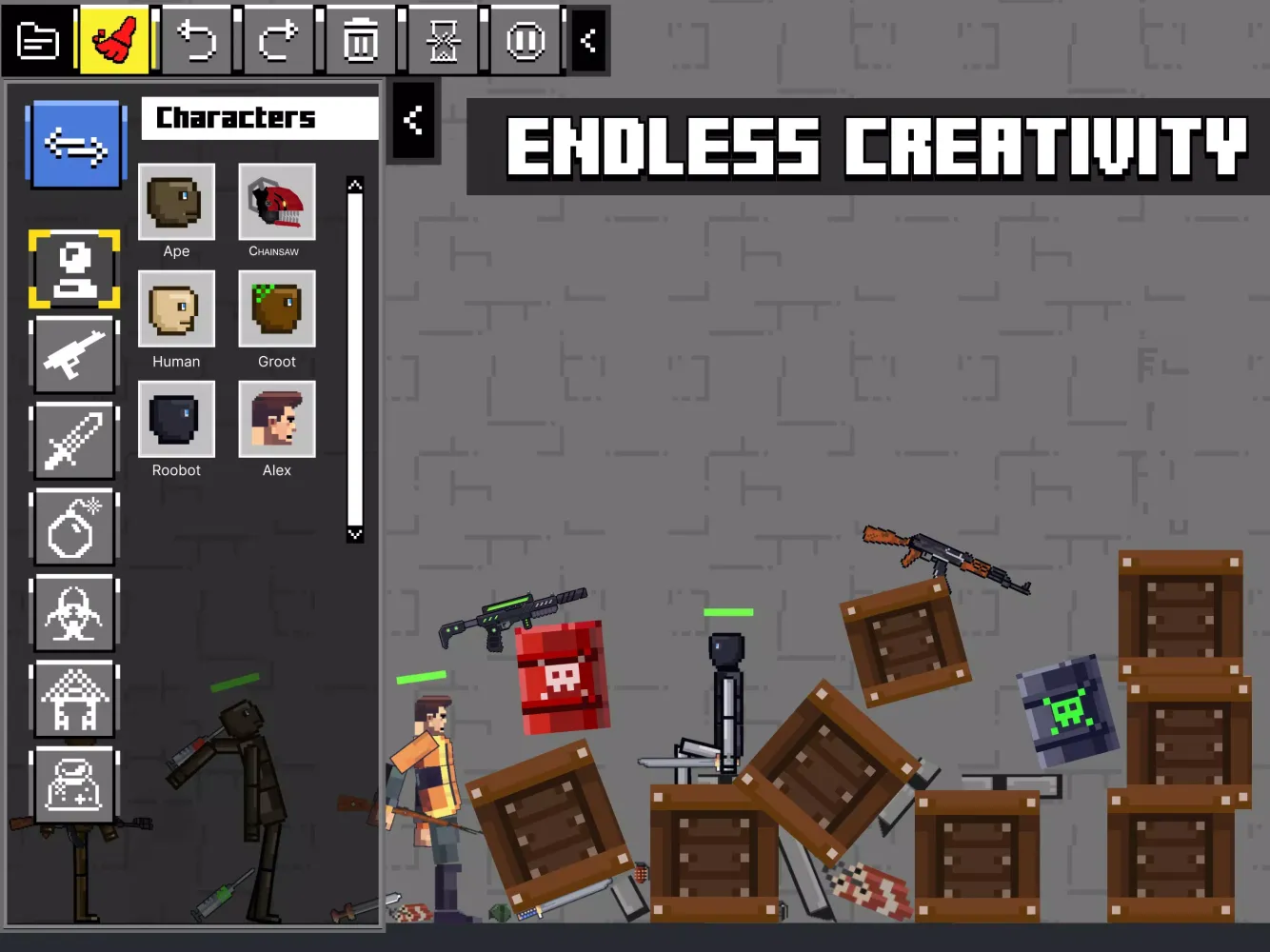The width and height of the screenshot is (1270, 952).
Task: Select the paint brush tool in the toolbar
Action: click(114, 40)
